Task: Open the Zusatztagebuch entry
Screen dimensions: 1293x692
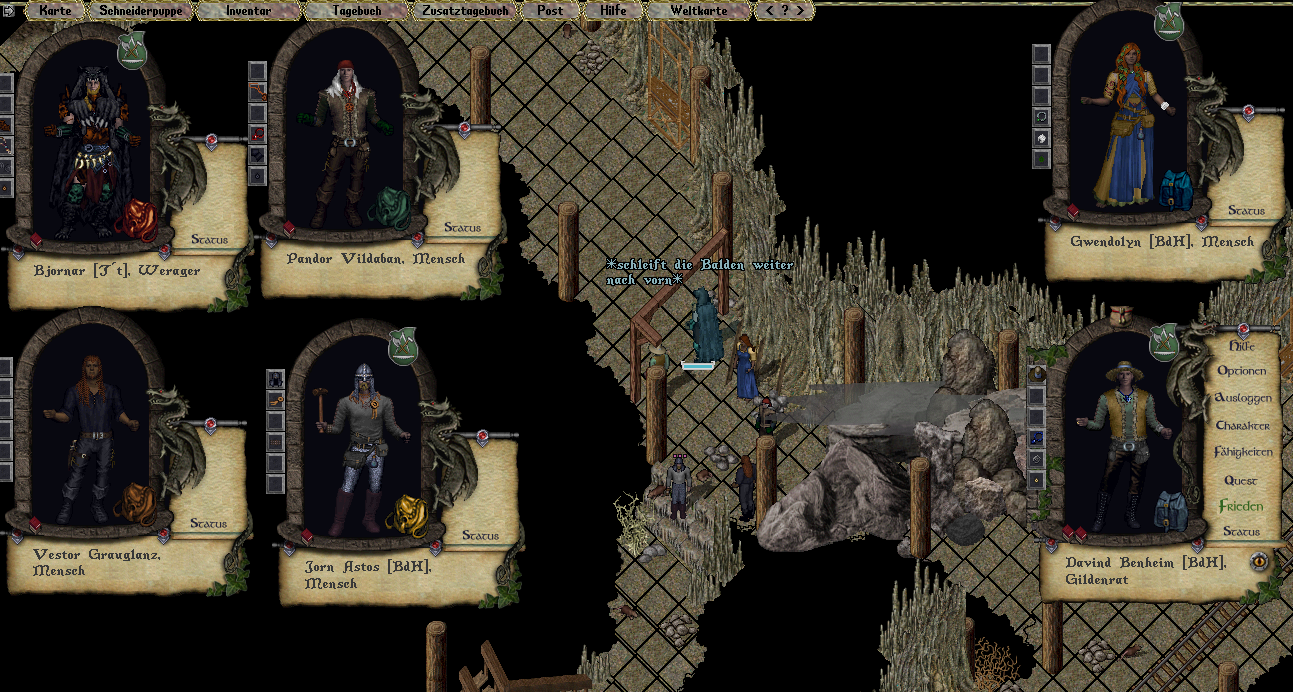Action: coord(466,11)
